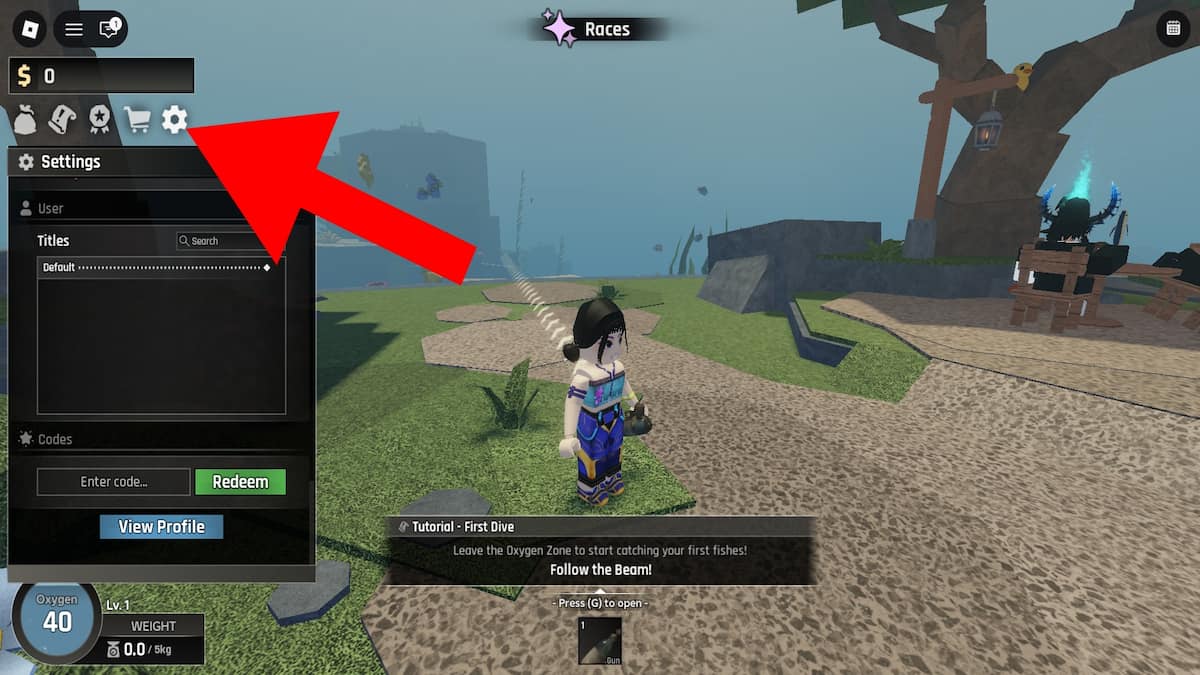Select the Gun hotbar slot
1200x675 pixels.
click(x=600, y=641)
